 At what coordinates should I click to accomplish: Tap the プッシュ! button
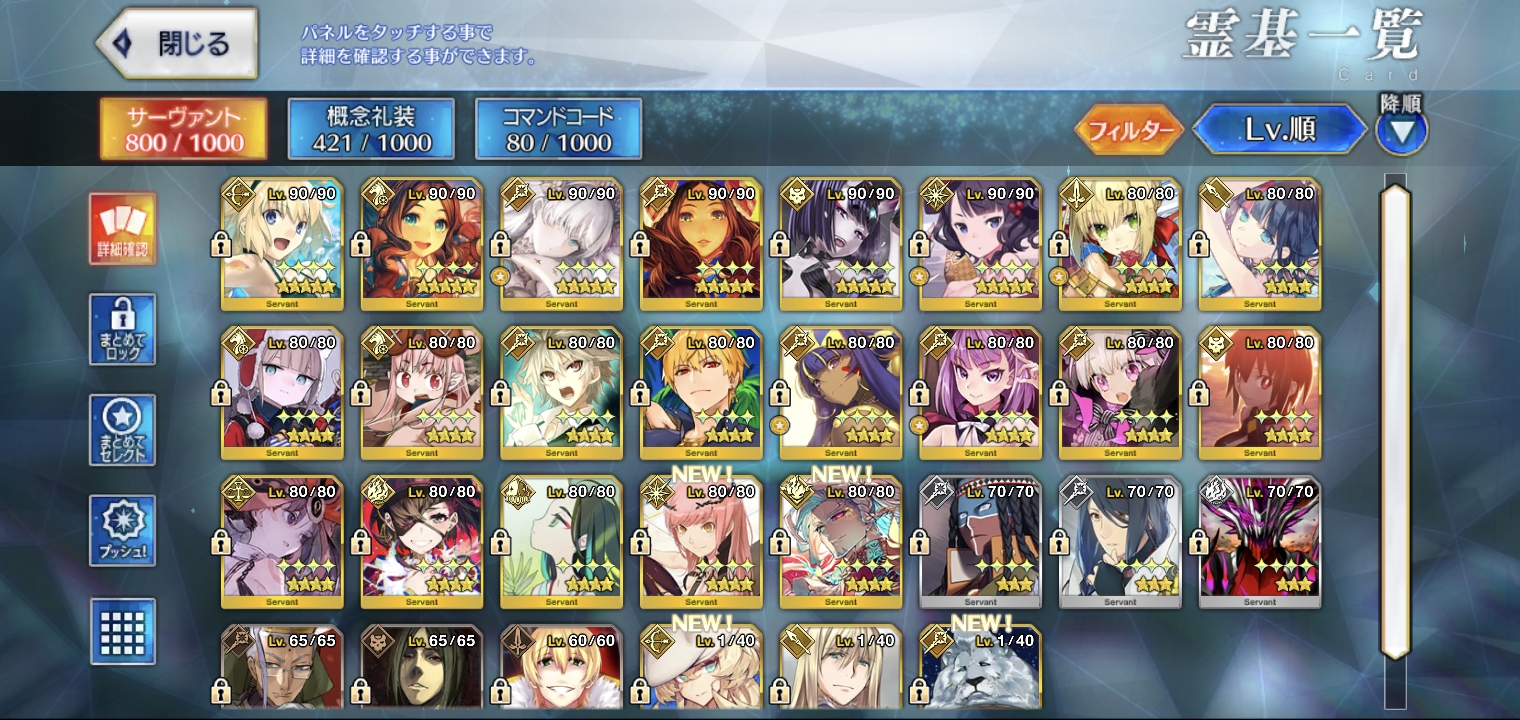coord(122,529)
